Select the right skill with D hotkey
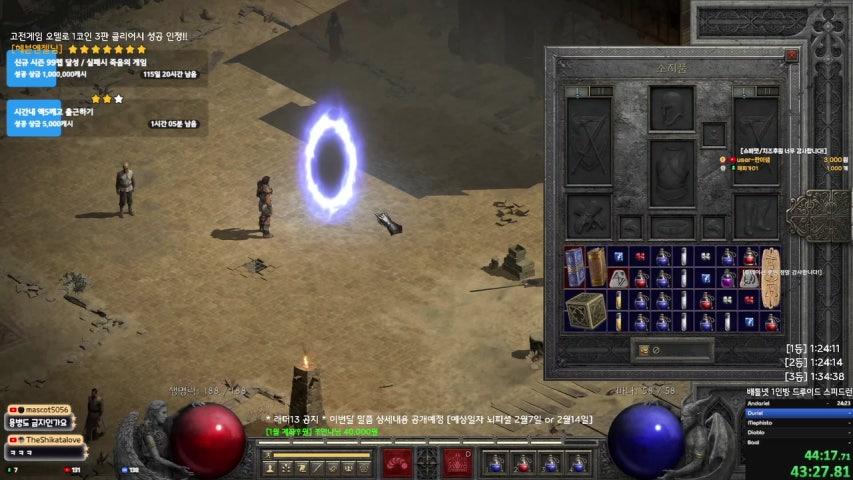 point(458,462)
